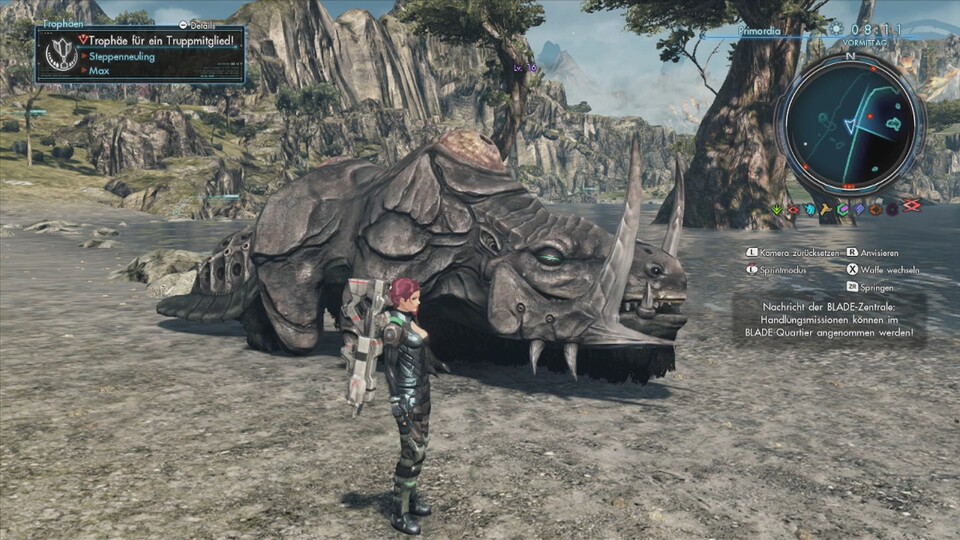Select the green chevron division icon
The image size is (960, 540).
(777, 209)
